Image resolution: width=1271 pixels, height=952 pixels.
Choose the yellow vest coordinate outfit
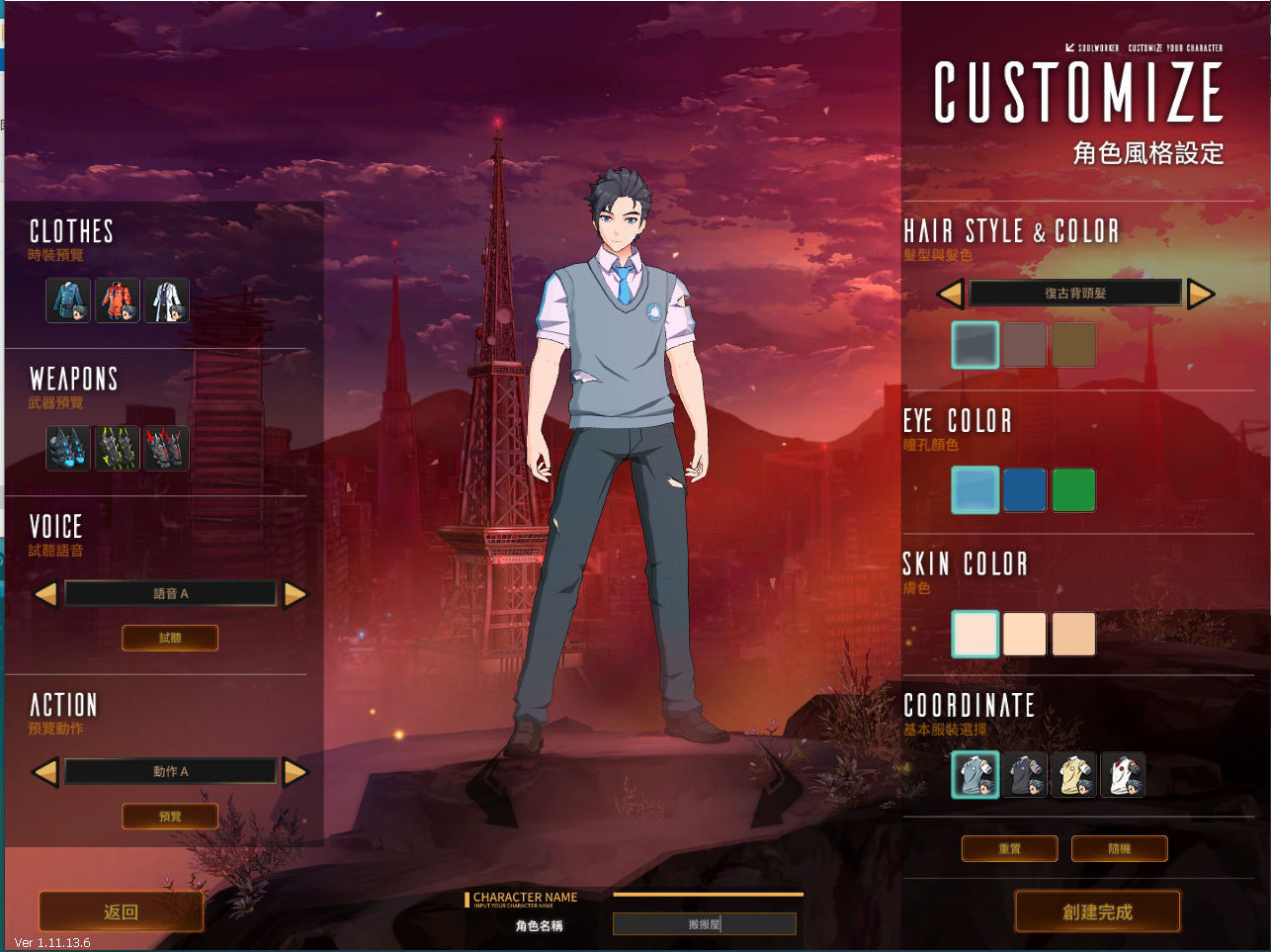tap(1073, 774)
